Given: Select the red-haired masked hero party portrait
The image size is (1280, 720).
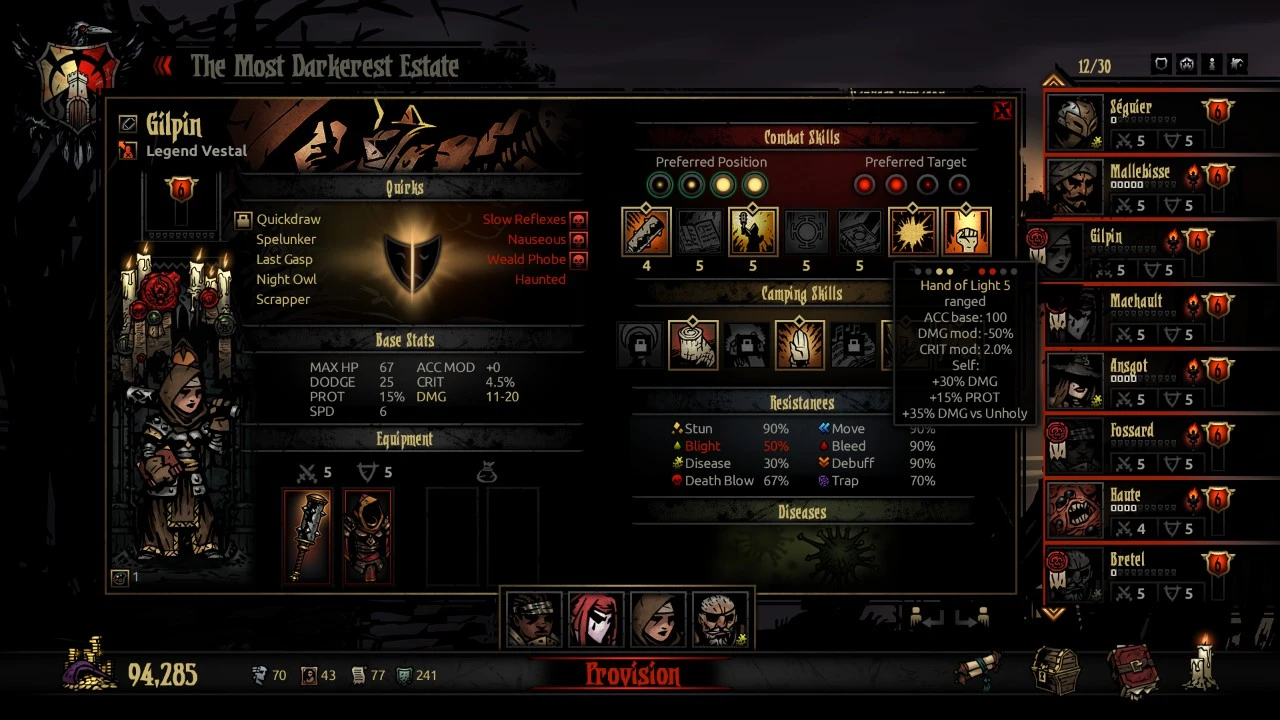Looking at the screenshot, I should click(x=596, y=620).
